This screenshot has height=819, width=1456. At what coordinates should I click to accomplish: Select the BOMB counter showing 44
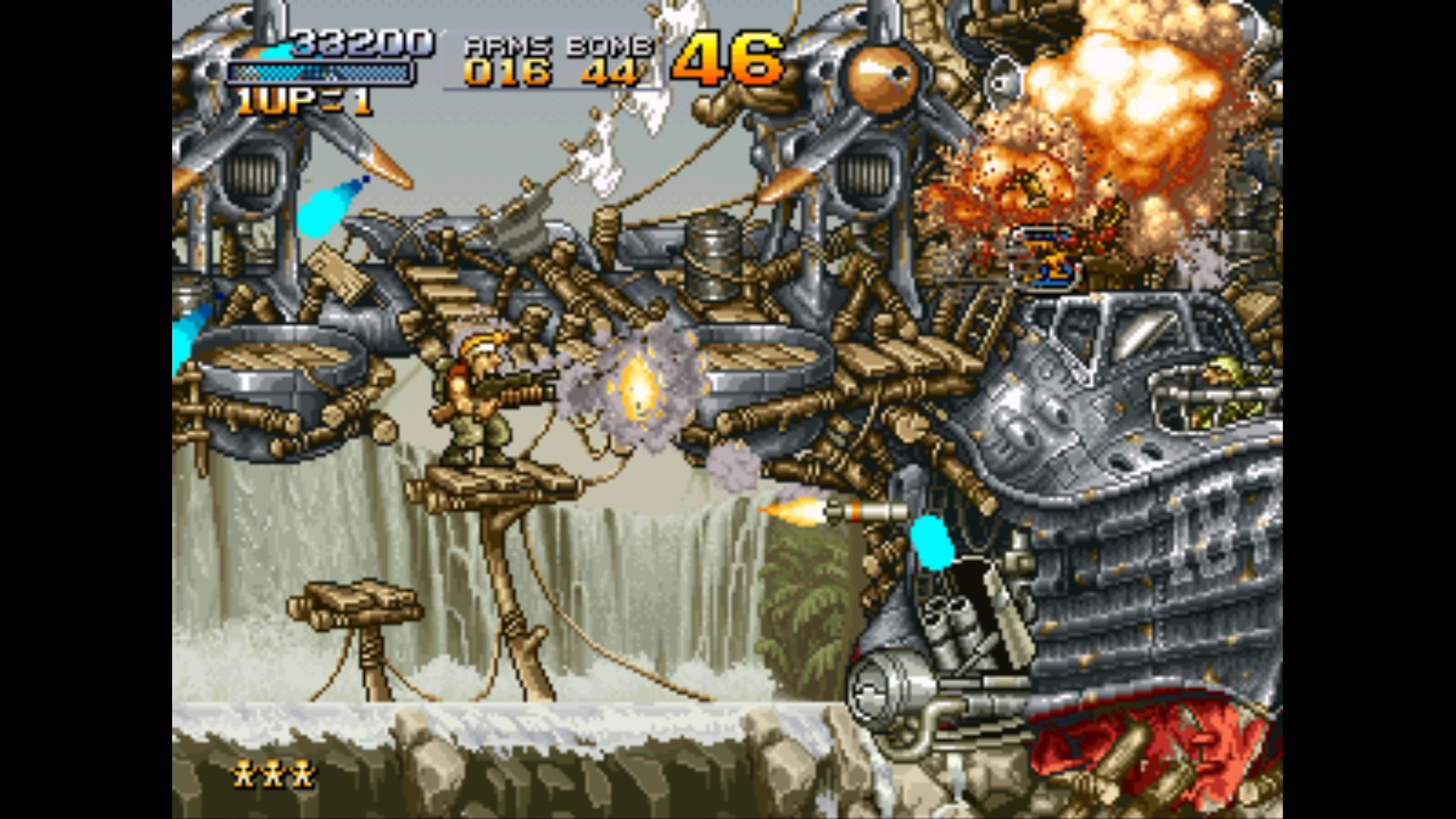point(607,72)
